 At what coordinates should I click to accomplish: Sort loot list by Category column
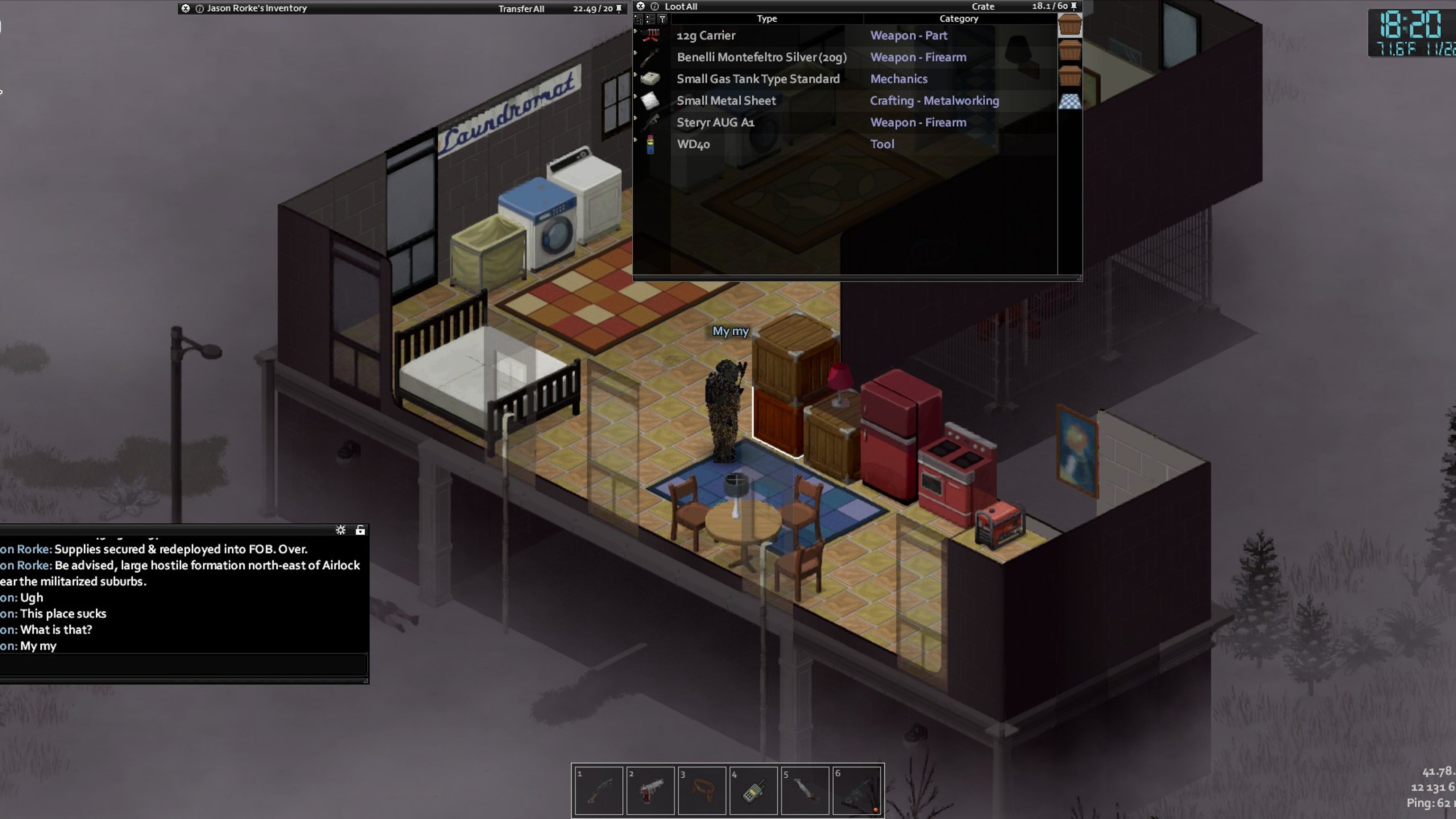(958, 18)
